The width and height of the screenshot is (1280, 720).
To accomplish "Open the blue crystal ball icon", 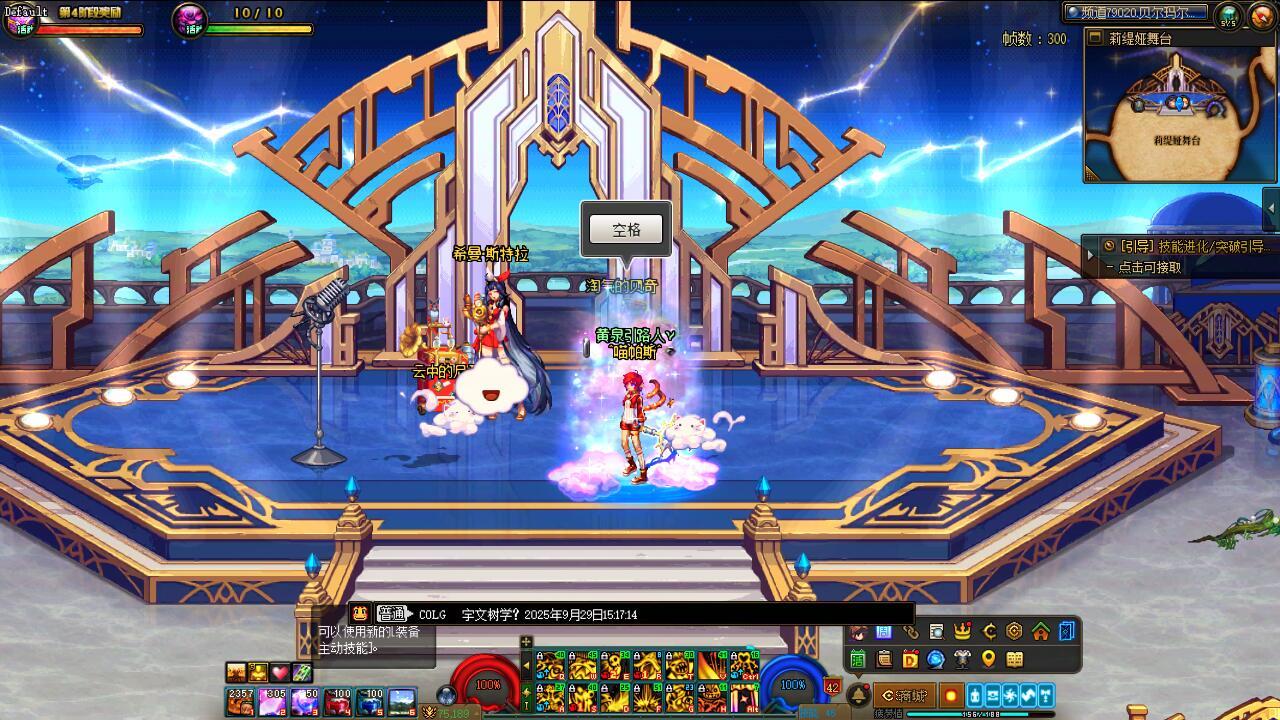I will coord(936,659).
